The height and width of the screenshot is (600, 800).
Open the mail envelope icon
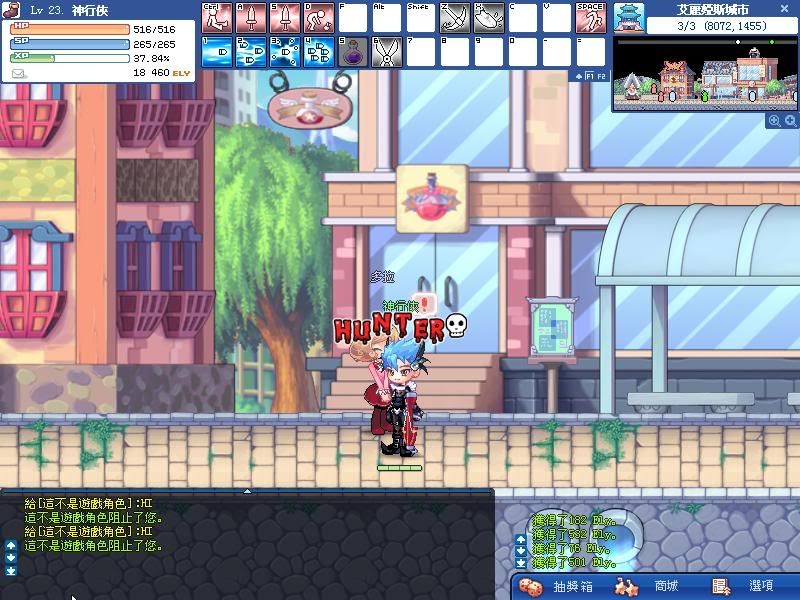click(x=18, y=73)
